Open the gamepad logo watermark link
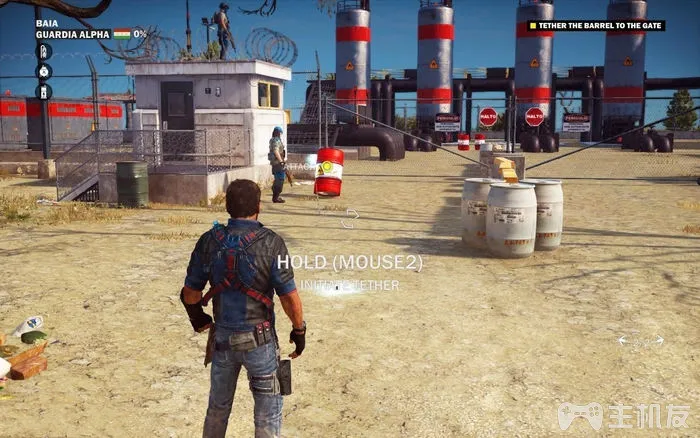This screenshot has width=700, height=438. (578, 415)
